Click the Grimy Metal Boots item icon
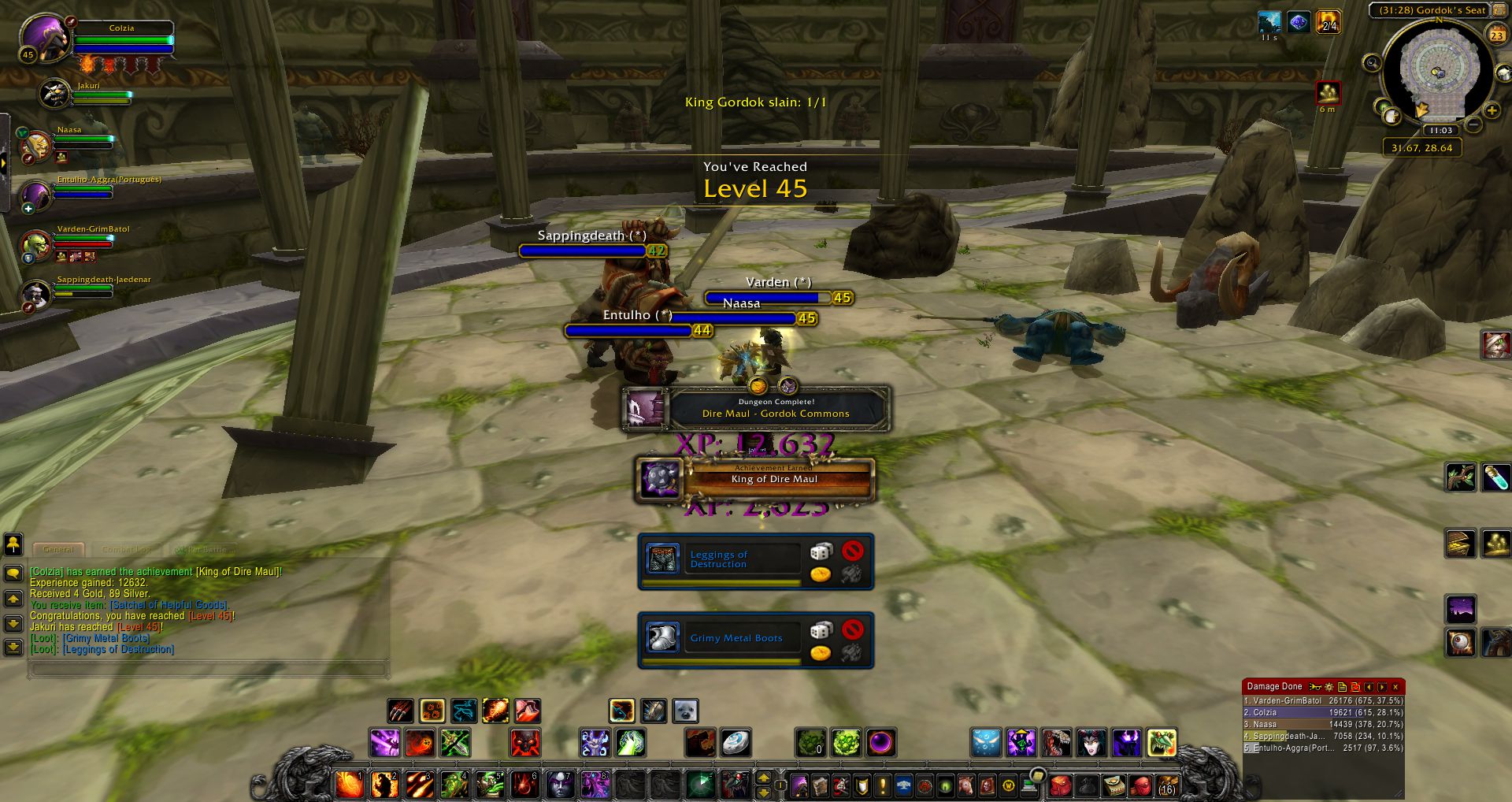The image size is (1512, 802). [x=662, y=637]
